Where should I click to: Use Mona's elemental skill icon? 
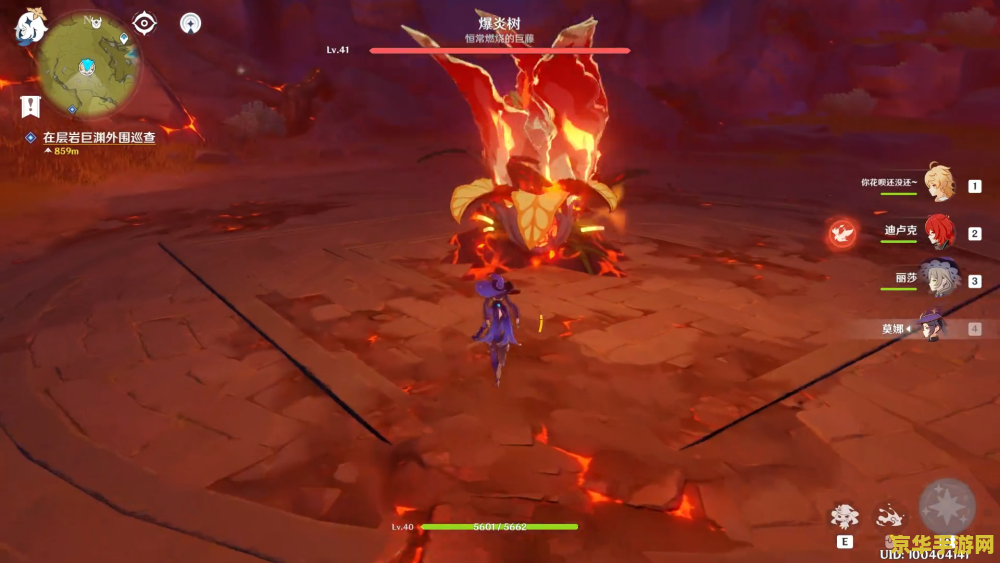pyautogui.click(x=845, y=516)
